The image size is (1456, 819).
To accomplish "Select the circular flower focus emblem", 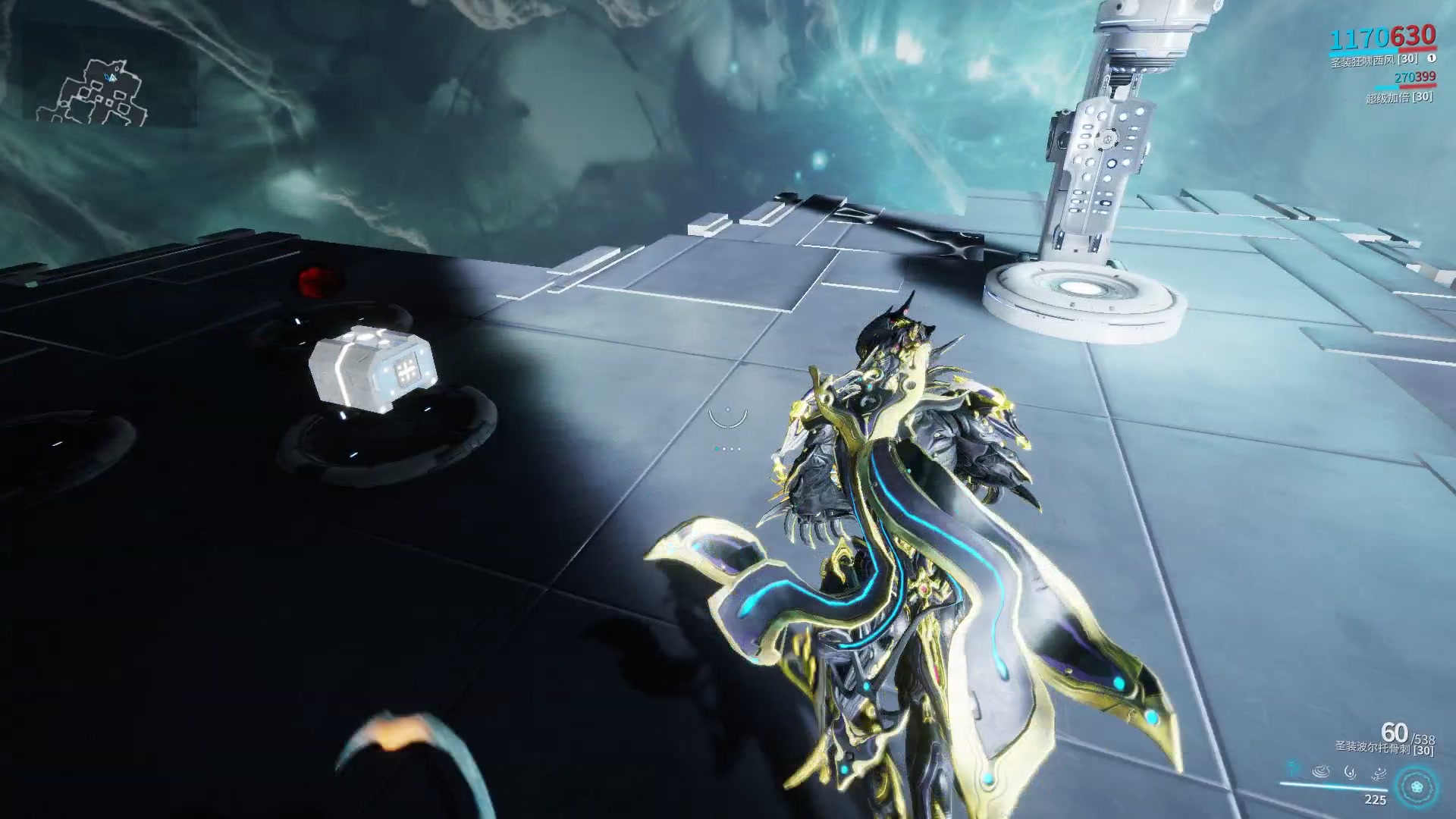I will click(x=1416, y=786).
